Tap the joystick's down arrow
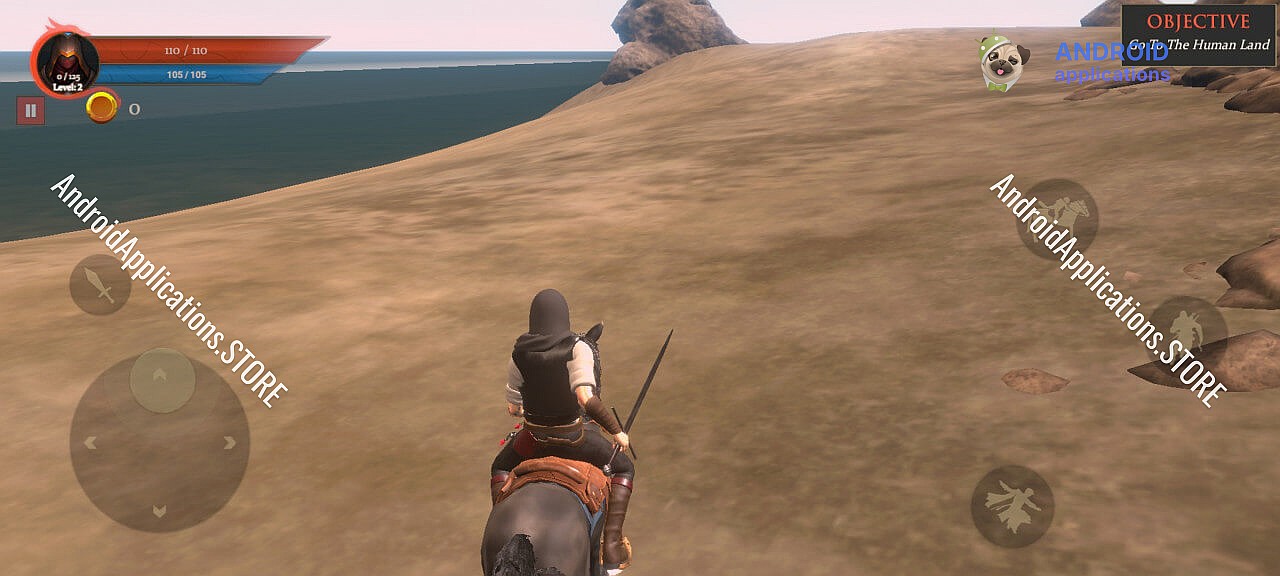 (159, 511)
